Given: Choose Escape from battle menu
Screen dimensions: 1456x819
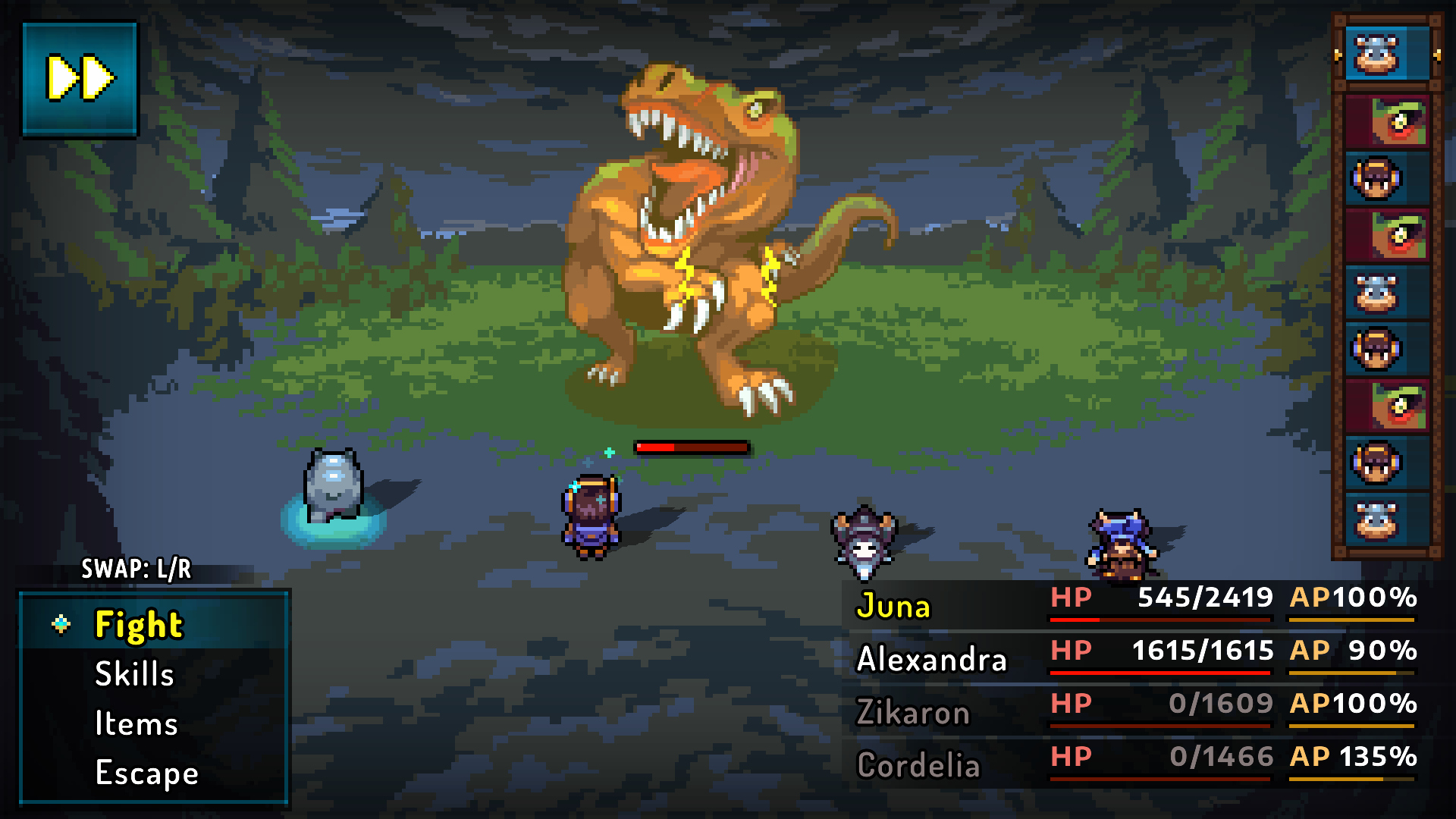Looking at the screenshot, I should click(x=146, y=773).
